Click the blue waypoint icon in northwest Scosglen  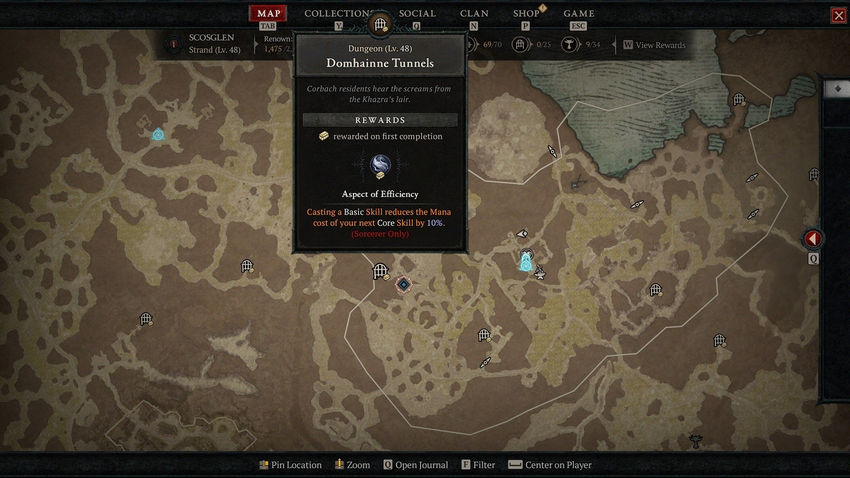click(x=158, y=134)
